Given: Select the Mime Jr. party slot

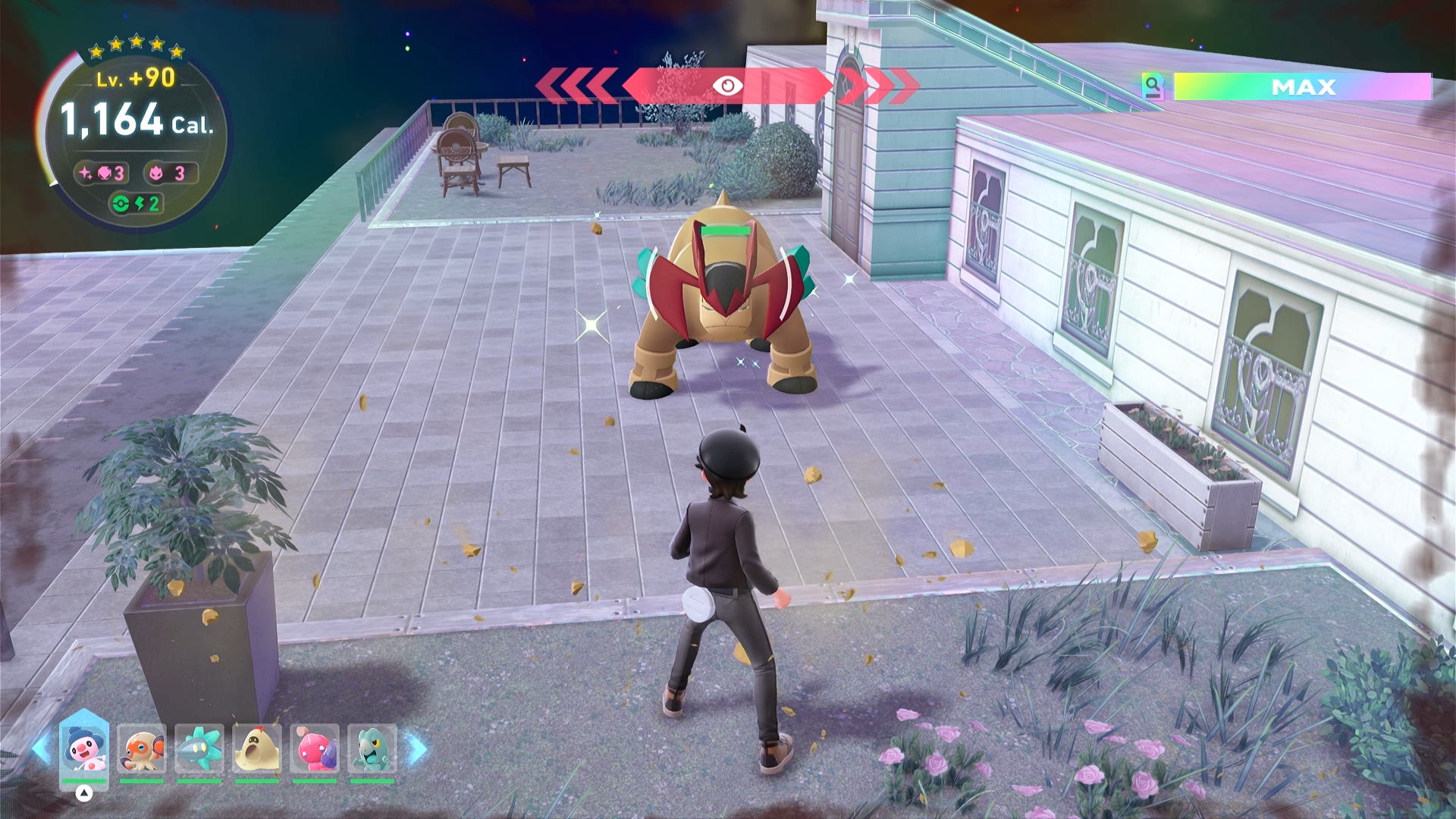Looking at the screenshot, I should click(x=84, y=749).
